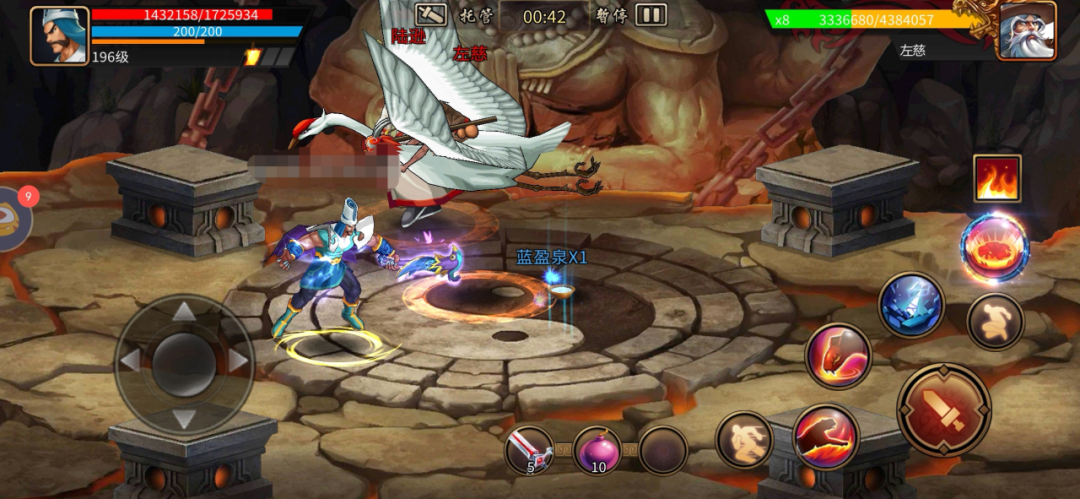Use the fiery beast ultimate orb skill
The width and height of the screenshot is (1080, 499).
994,247
